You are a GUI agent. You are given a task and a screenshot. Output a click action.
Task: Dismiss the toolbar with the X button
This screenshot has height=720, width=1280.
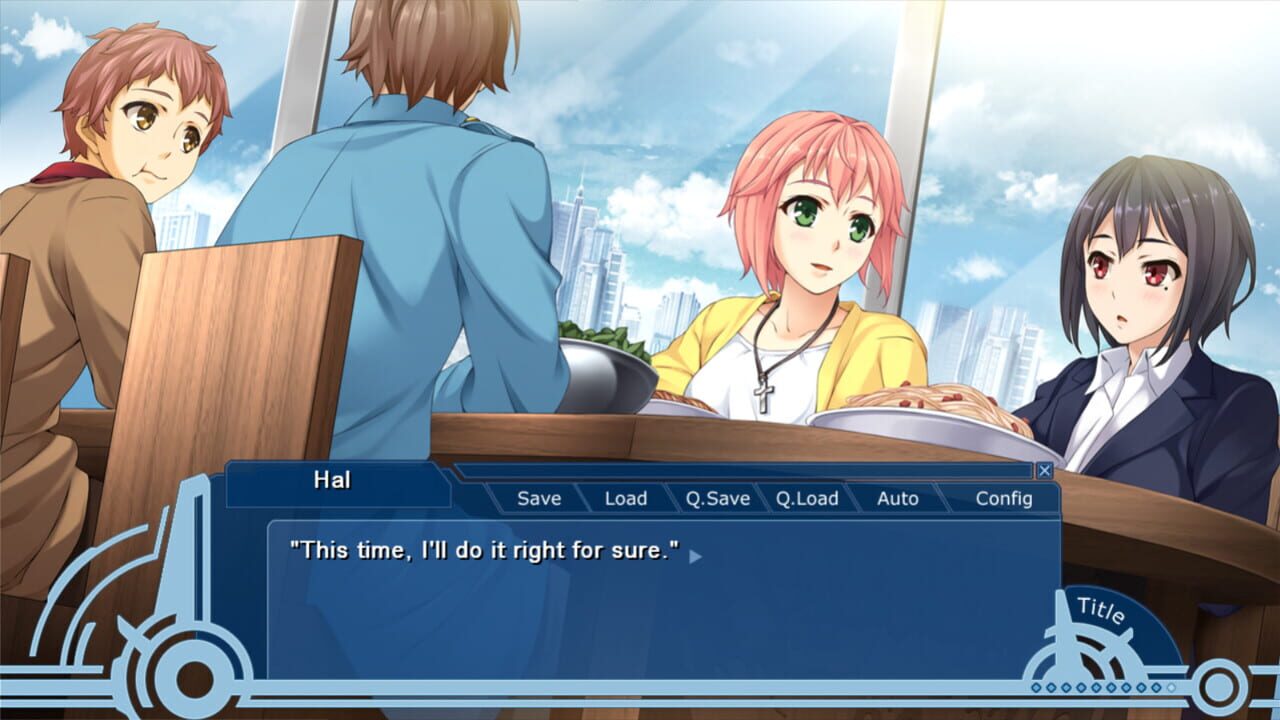1046,469
